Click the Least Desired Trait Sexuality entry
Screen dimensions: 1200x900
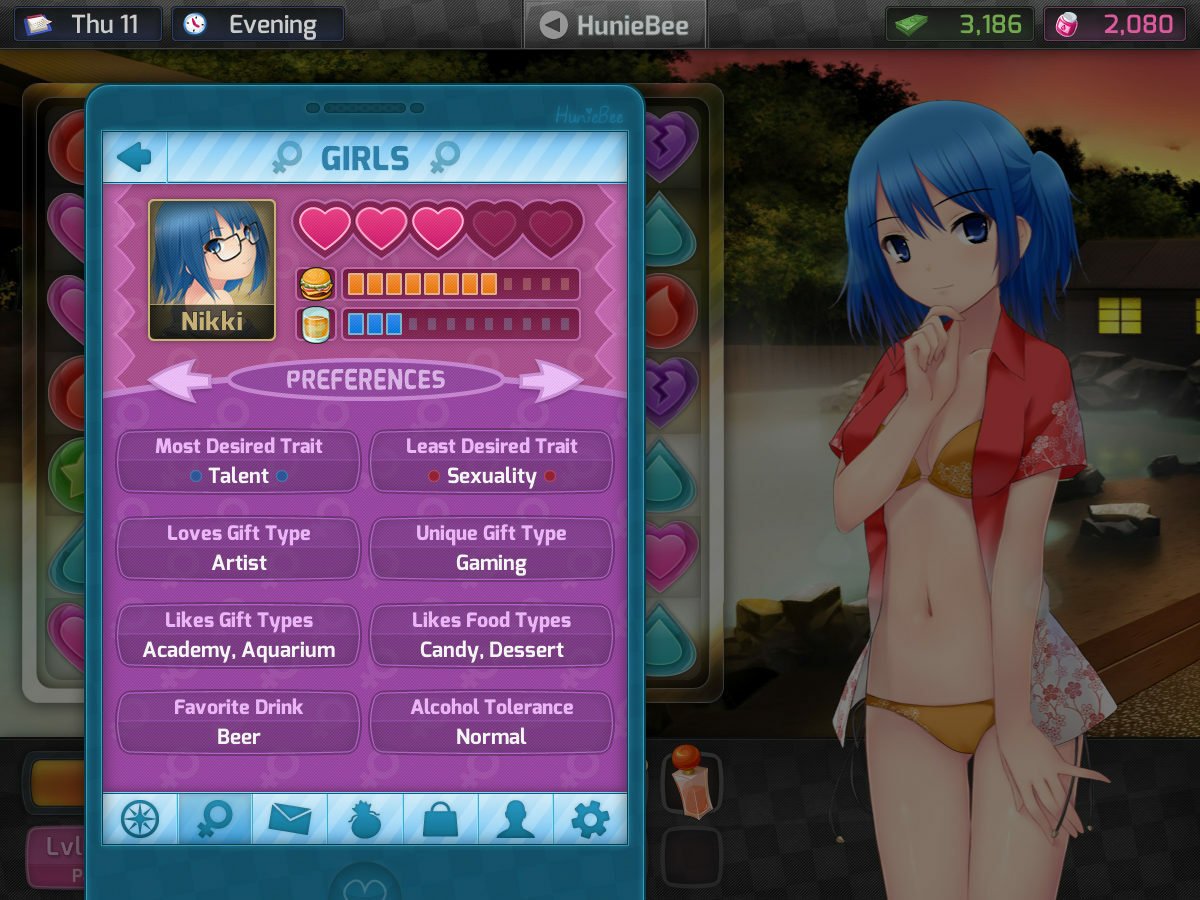pos(491,461)
